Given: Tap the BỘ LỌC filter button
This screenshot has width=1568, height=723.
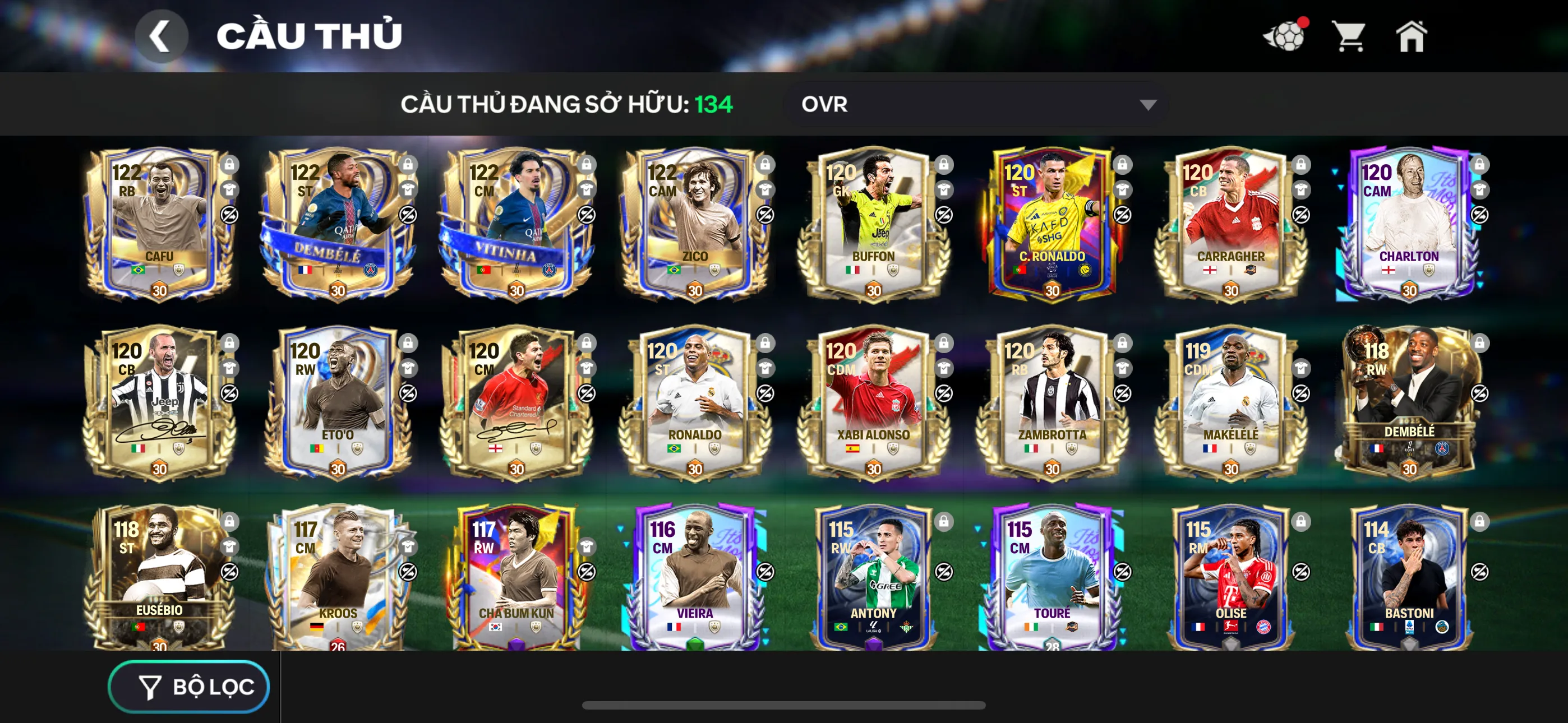Looking at the screenshot, I should click(188, 686).
